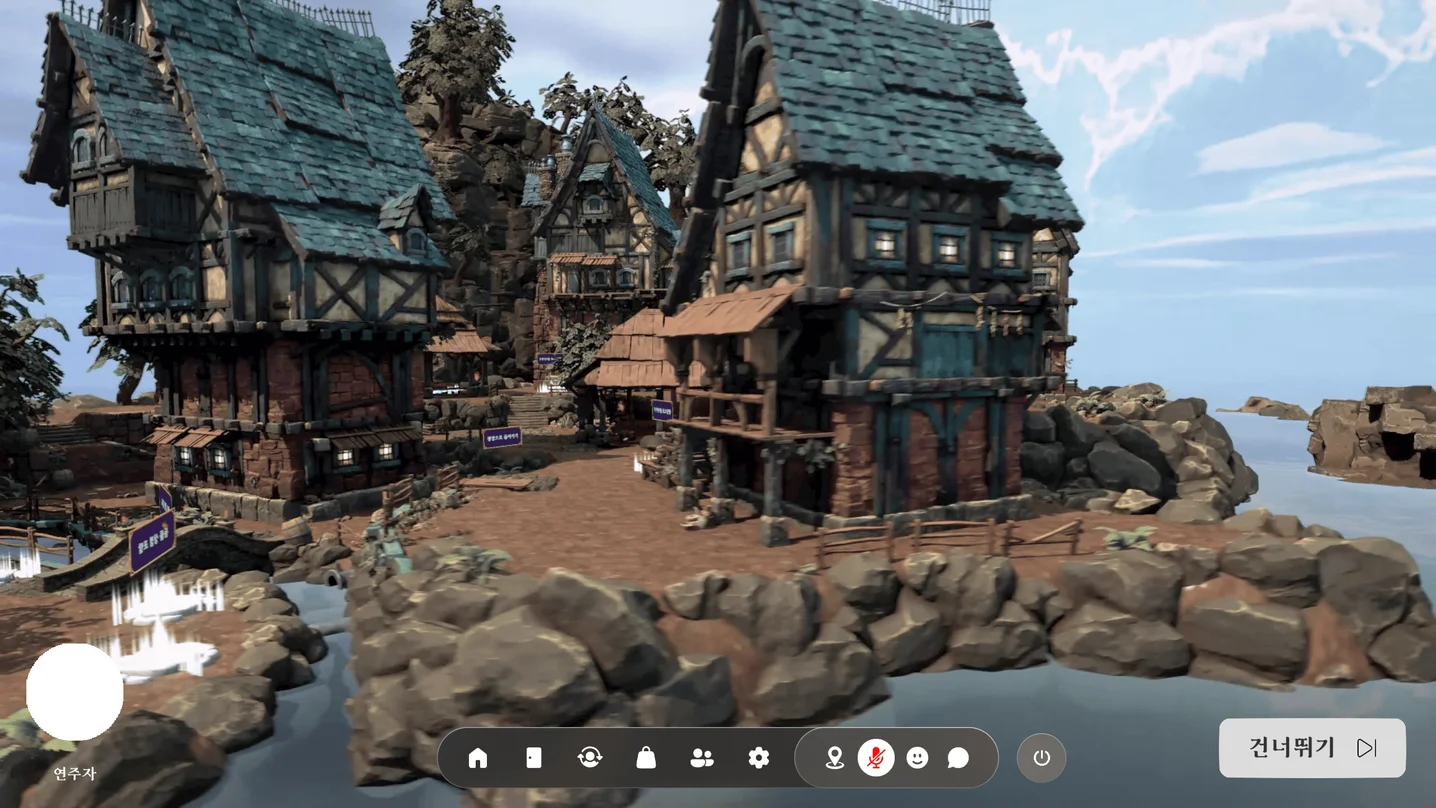Click the power exit button
The width and height of the screenshot is (1436, 808).
point(1041,758)
